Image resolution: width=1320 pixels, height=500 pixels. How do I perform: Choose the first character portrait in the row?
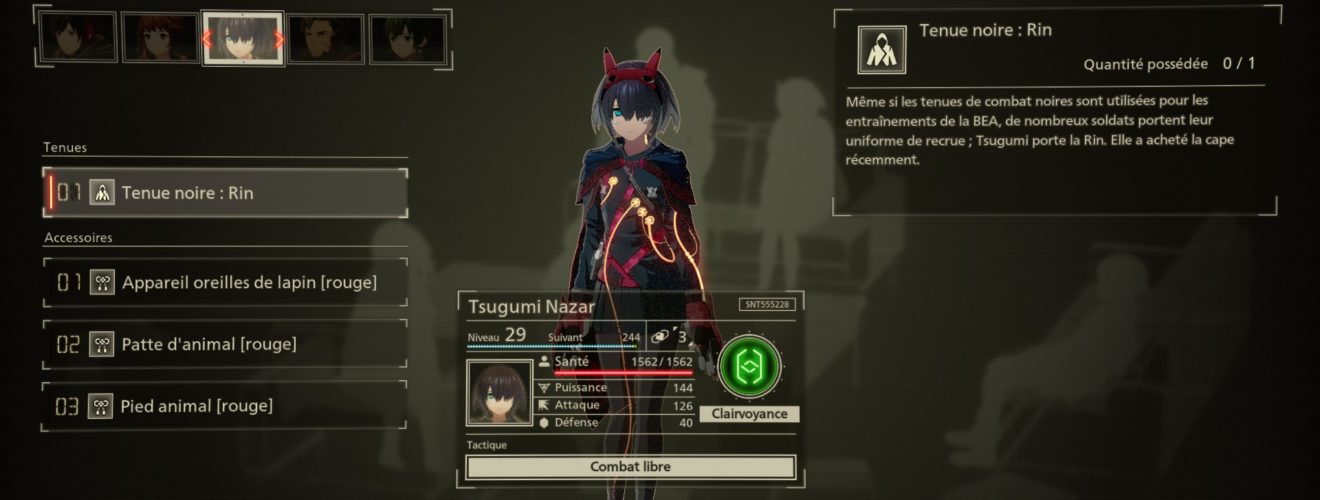78,38
